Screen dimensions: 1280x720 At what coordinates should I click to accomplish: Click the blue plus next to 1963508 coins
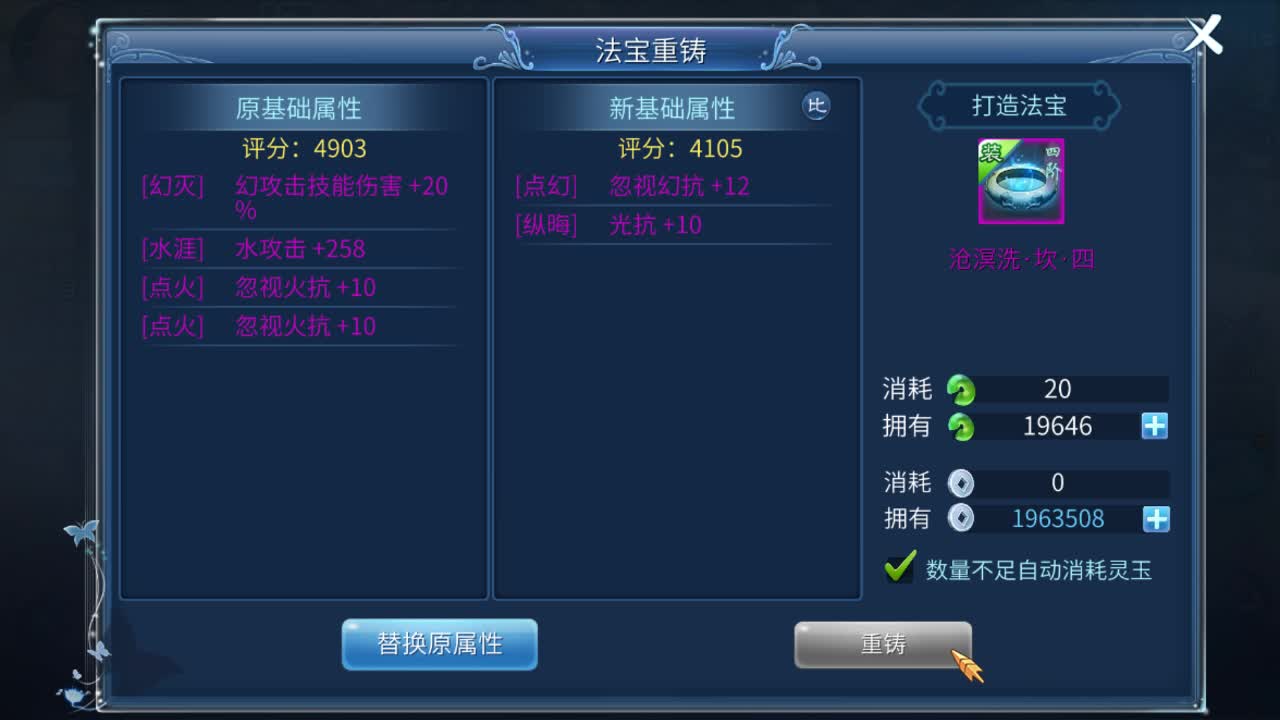coord(1154,519)
